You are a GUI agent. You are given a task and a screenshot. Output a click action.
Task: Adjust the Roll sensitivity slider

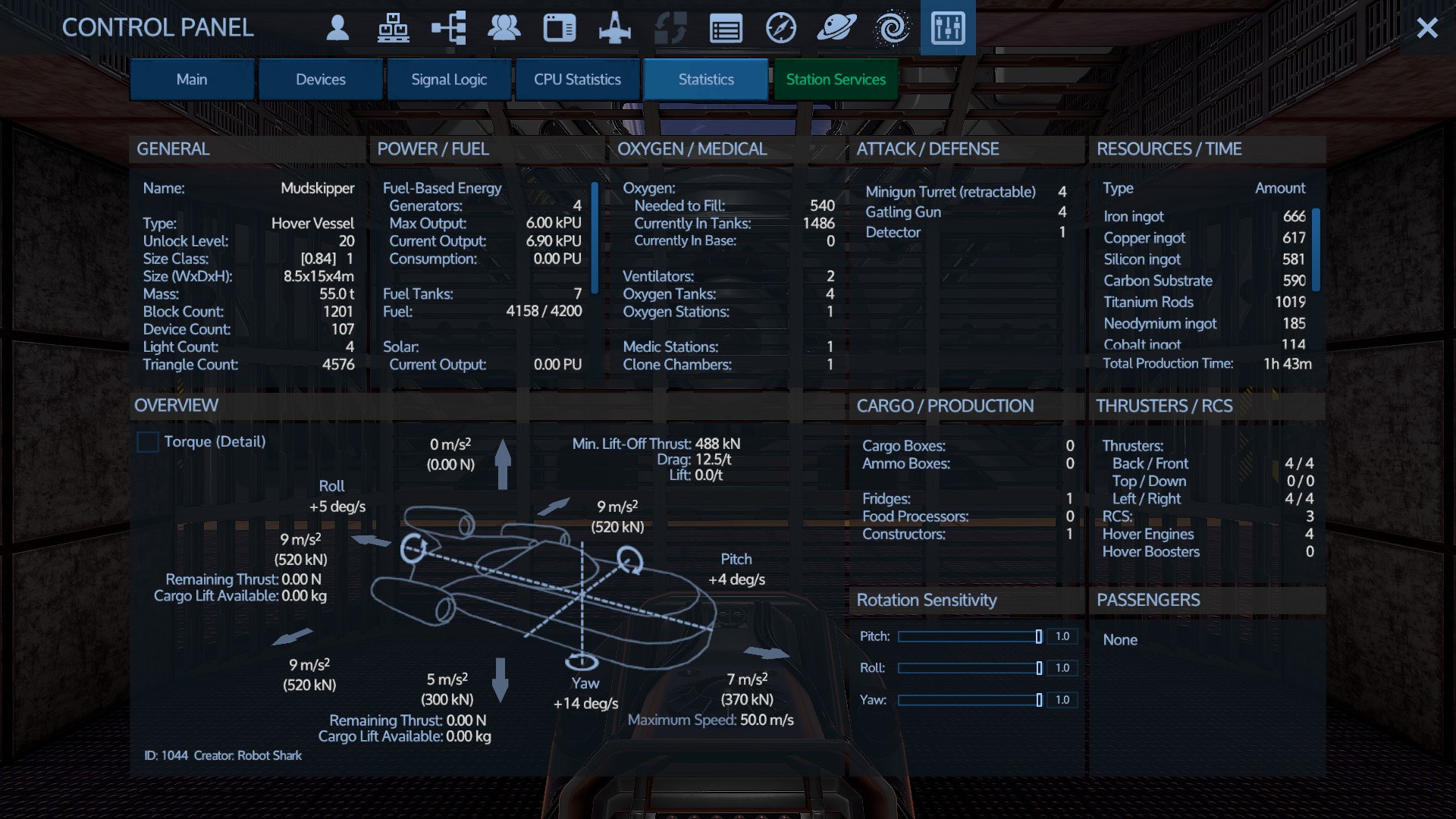(x=969, y=668)
